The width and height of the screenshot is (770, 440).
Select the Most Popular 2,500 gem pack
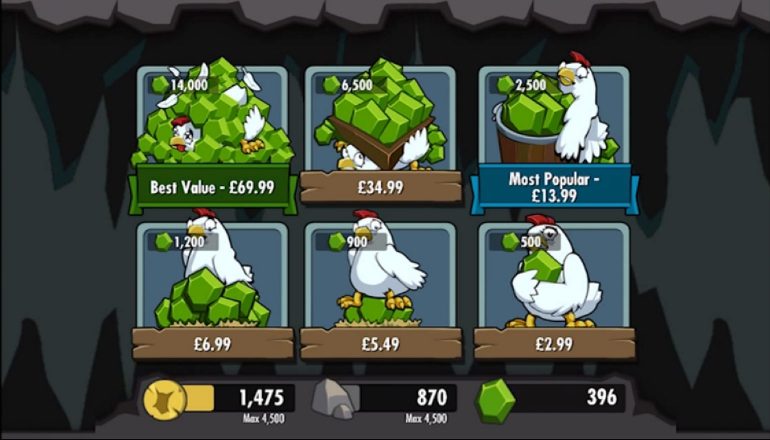[x=553, y=188]
